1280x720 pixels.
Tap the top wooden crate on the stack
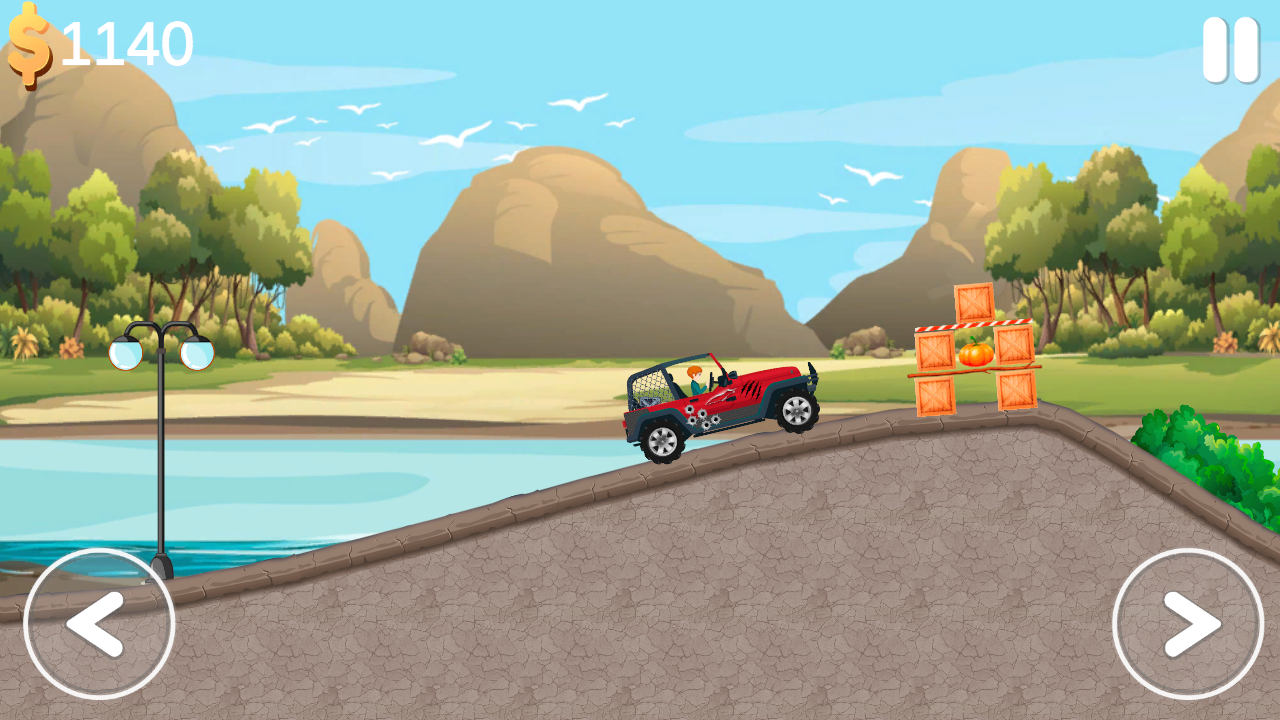(x=972, y=300)
